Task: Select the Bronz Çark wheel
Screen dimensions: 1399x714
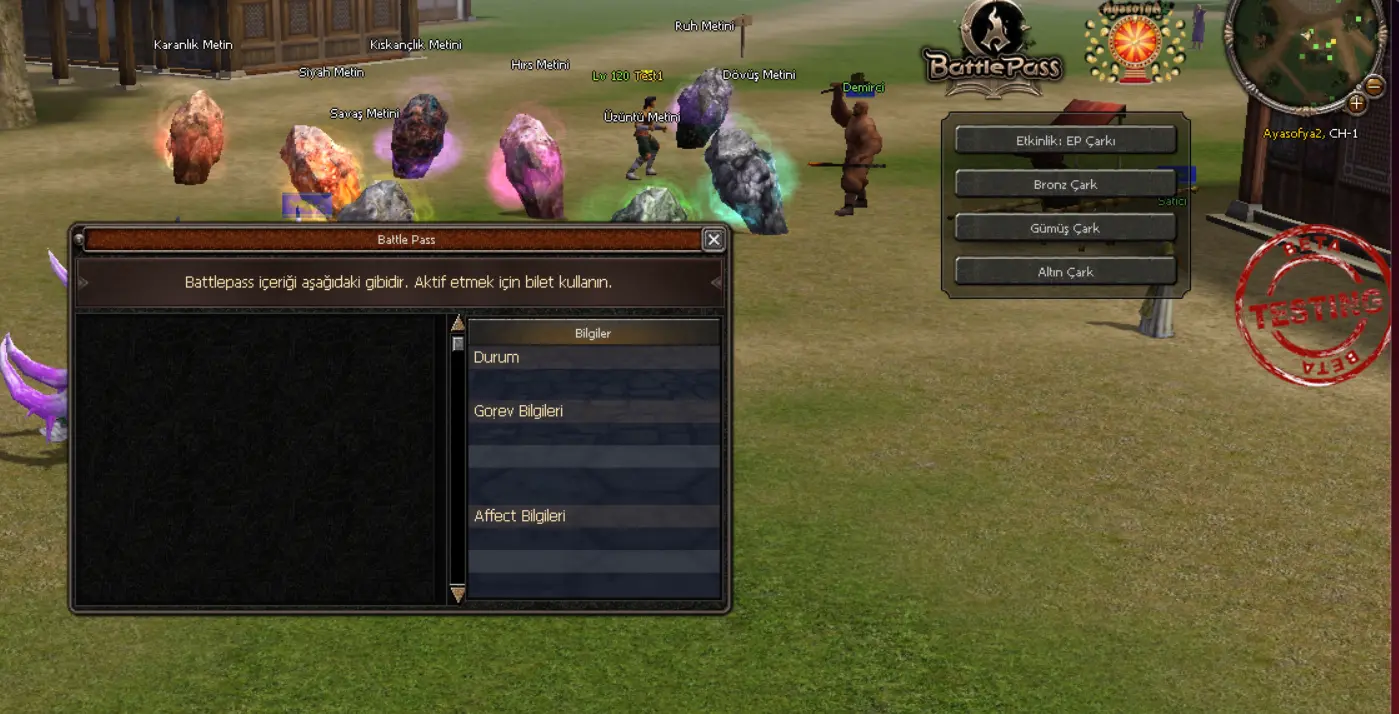Action: coord(1065,184)
